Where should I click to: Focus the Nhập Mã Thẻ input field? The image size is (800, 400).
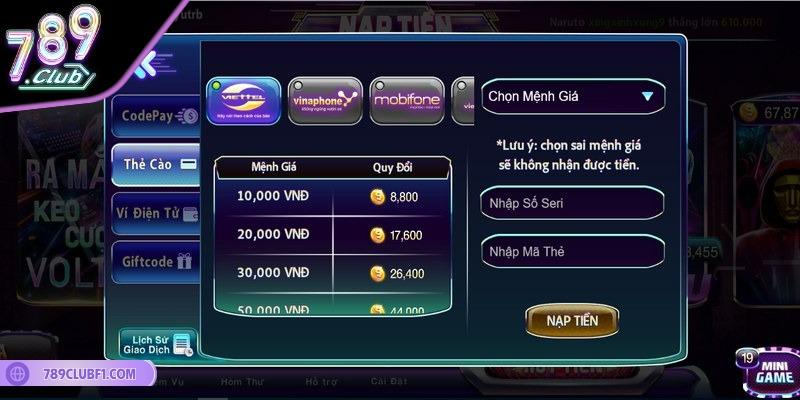[572, 251]
